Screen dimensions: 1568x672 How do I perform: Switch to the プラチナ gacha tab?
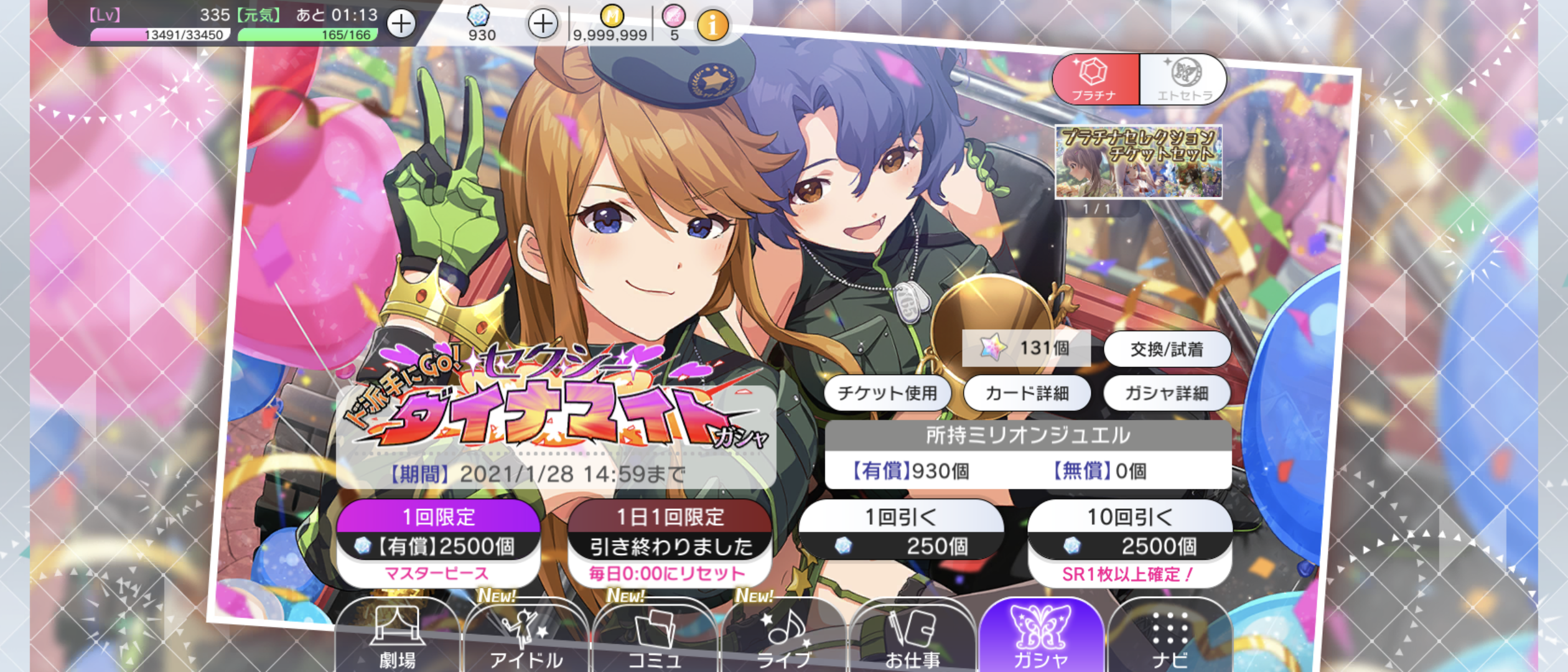1095,80
